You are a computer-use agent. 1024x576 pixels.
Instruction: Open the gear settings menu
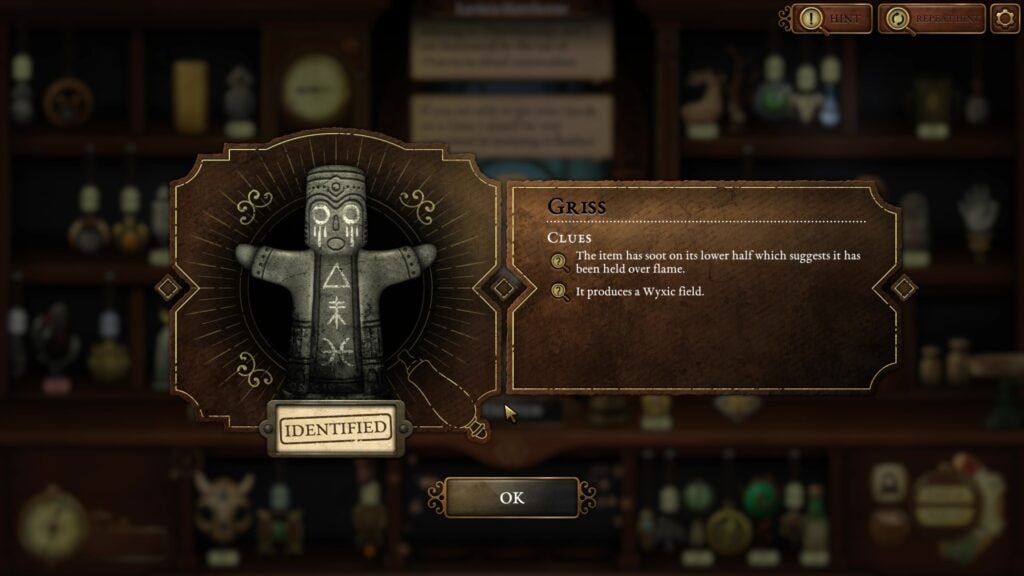point(1004,18)
